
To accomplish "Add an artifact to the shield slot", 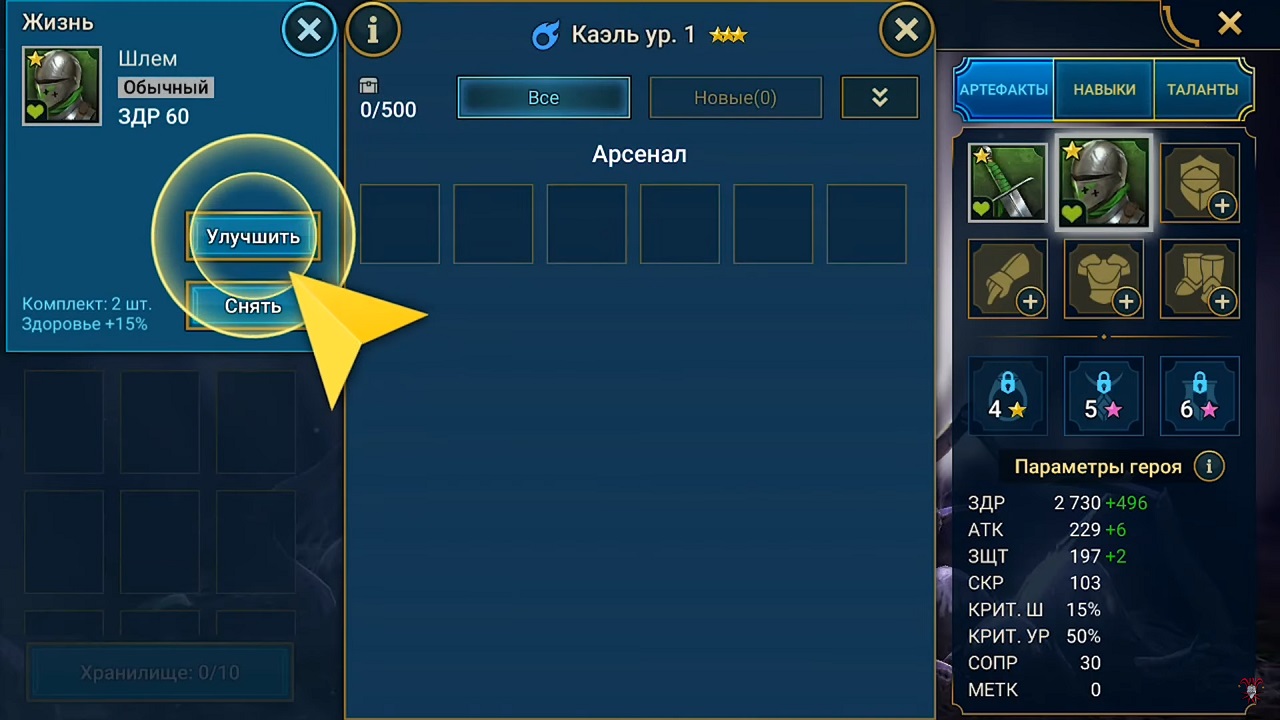I will tap(1200, 183).
